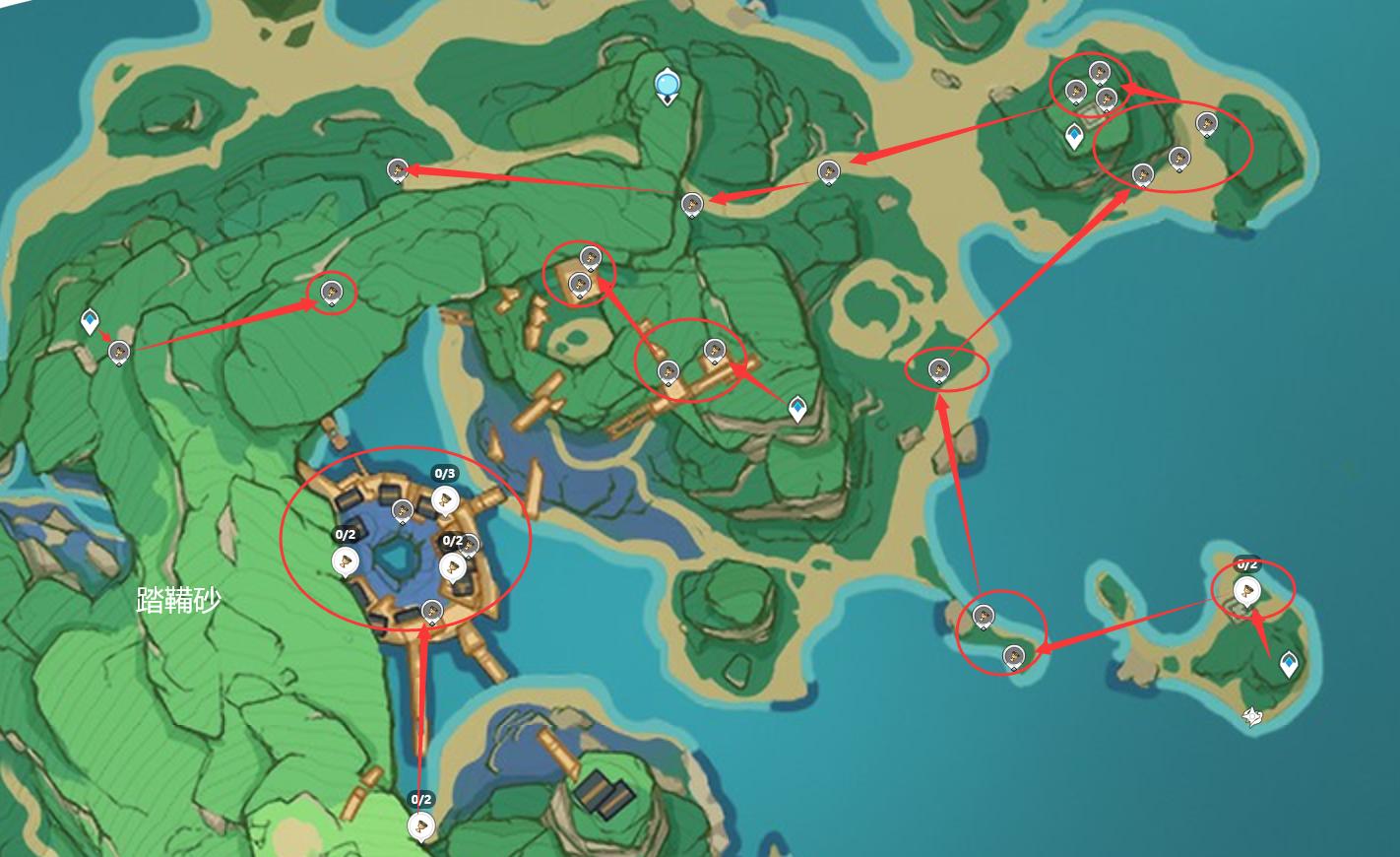Screen dimensions: 1400x857
Task: Click the chest marker next to the left 0/2 badge
Action: tap(345, 561)
